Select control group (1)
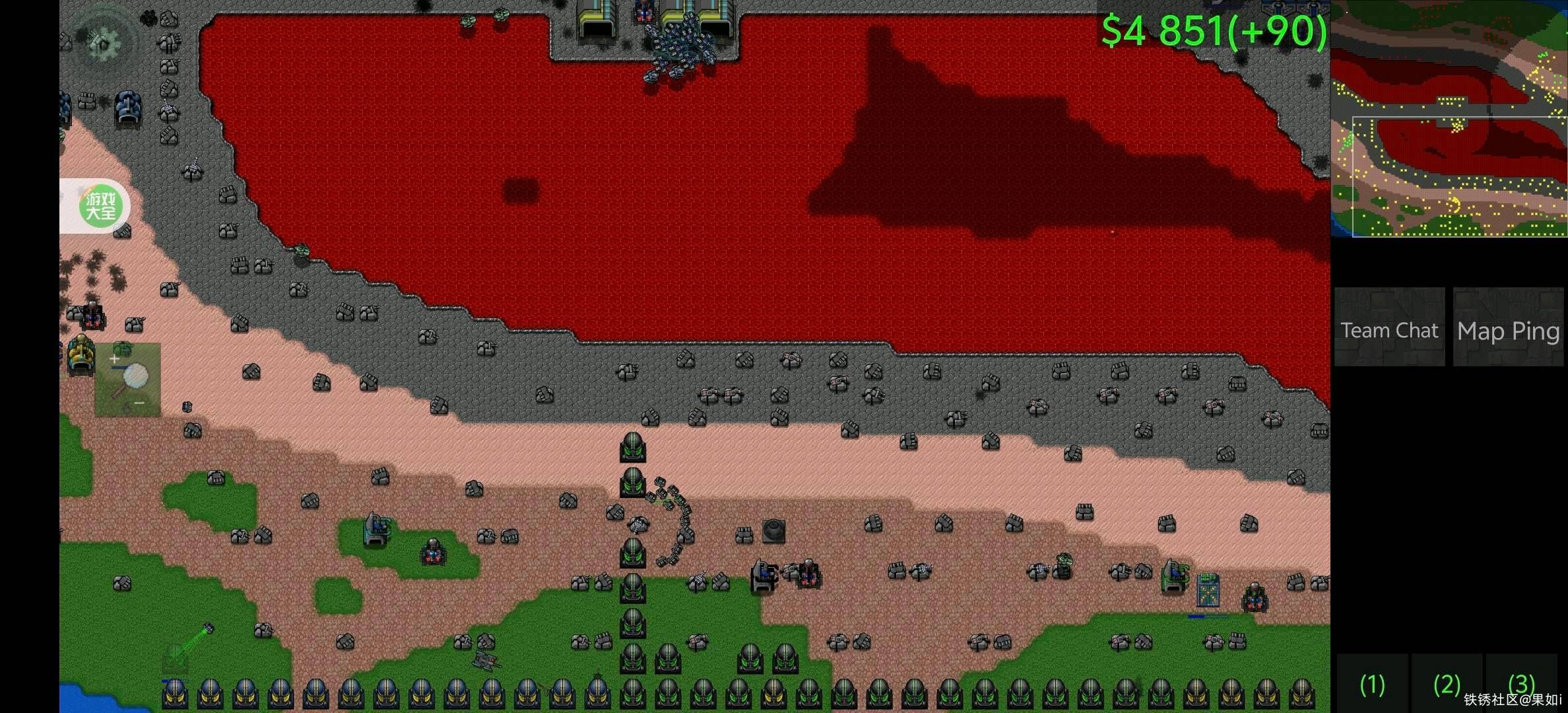This screenshot has width=1568, height=713. click(1373, 684)
